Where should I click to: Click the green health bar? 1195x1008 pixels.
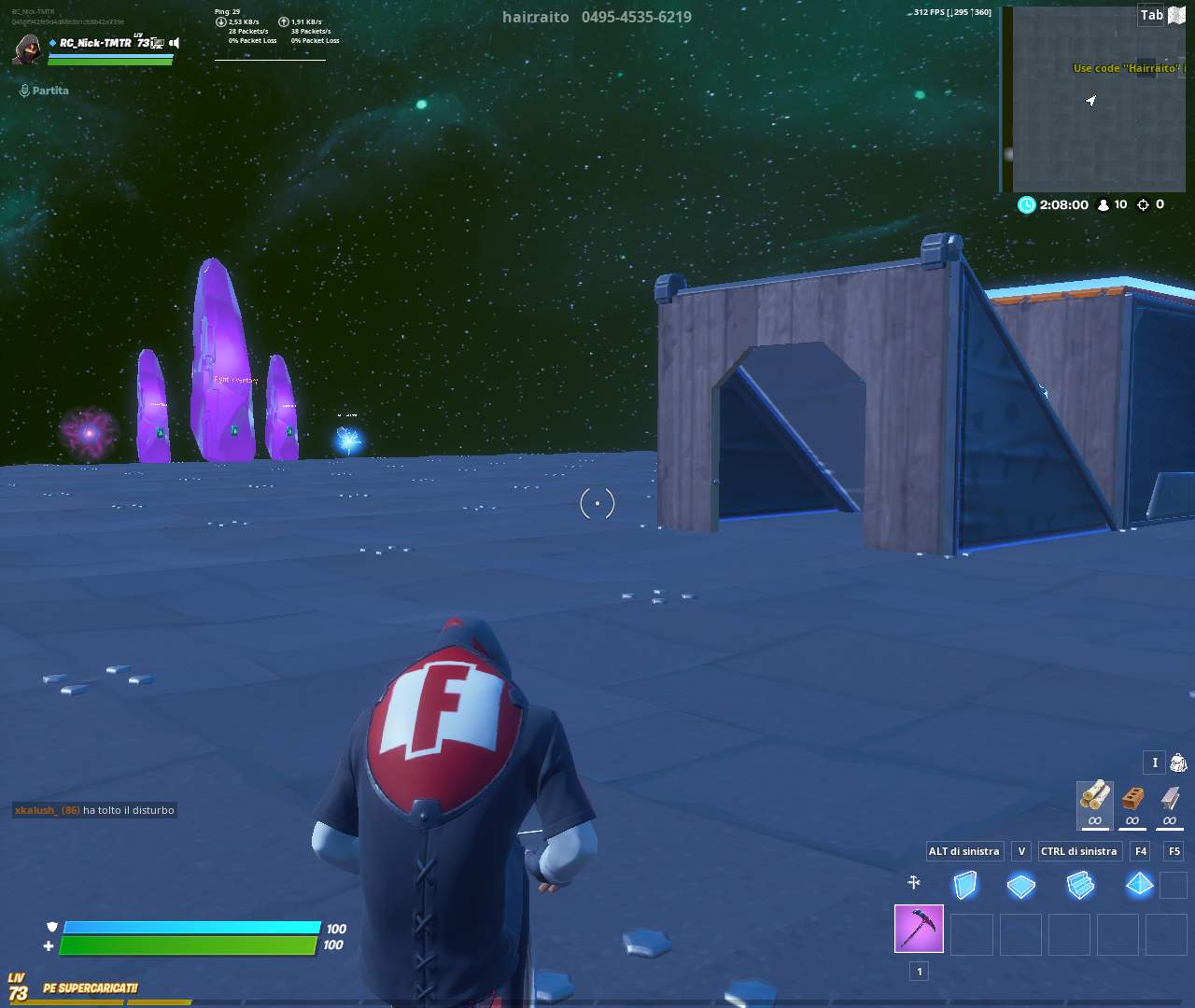point(187,945)
